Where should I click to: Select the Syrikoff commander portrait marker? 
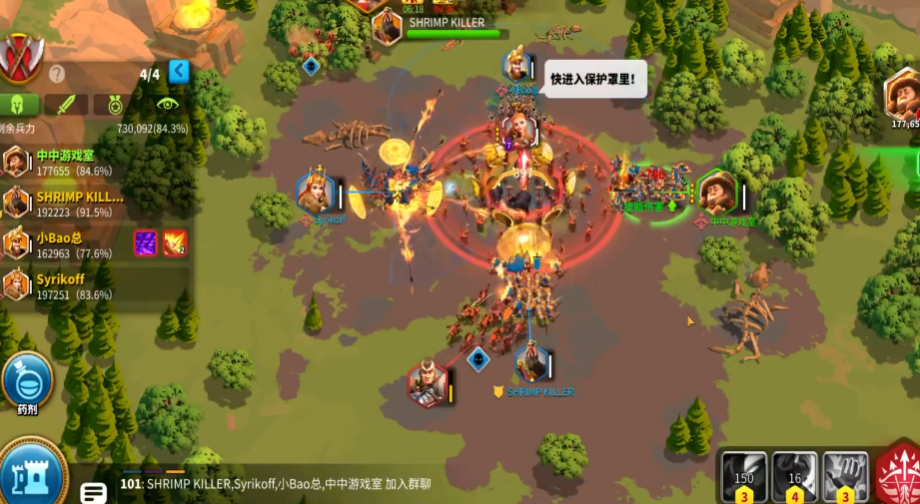pos(315,192)
